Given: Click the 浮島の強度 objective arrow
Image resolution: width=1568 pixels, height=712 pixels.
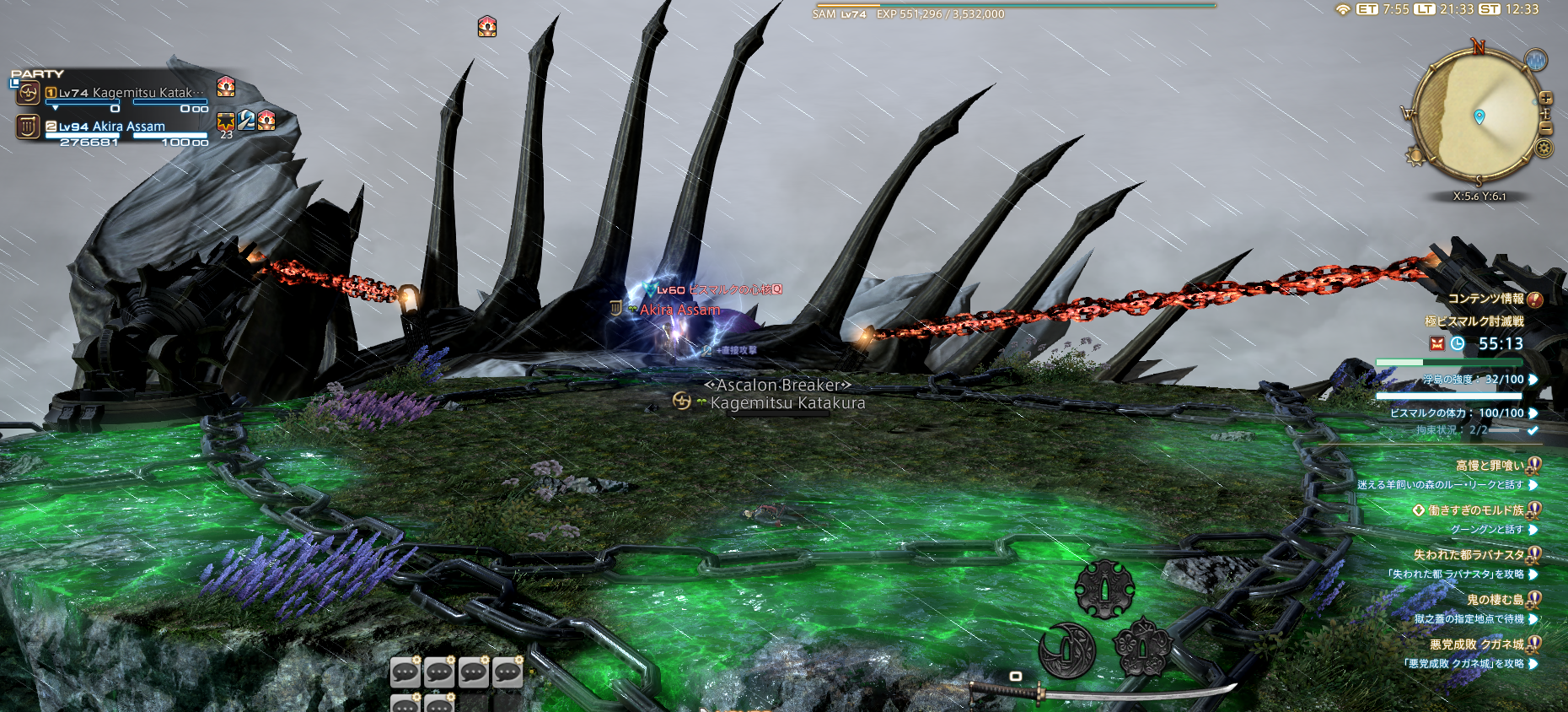Looking at the screenshot, I should coord(1533,380).
